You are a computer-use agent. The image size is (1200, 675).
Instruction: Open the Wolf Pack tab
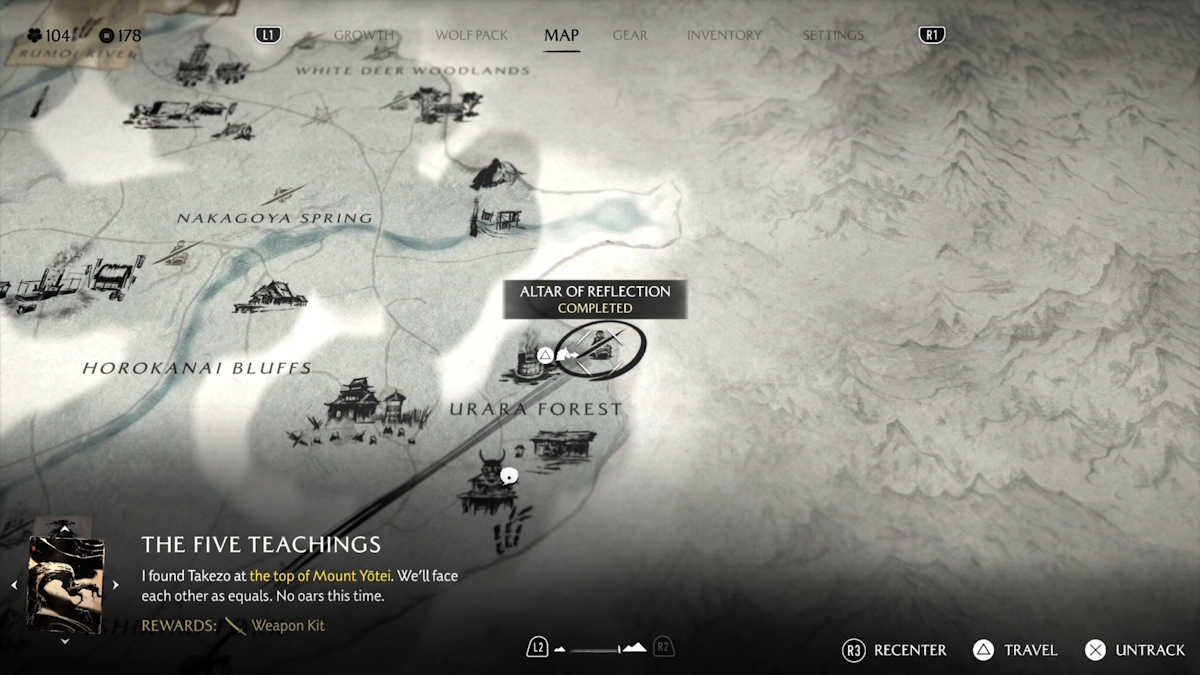tap(471, 35)
